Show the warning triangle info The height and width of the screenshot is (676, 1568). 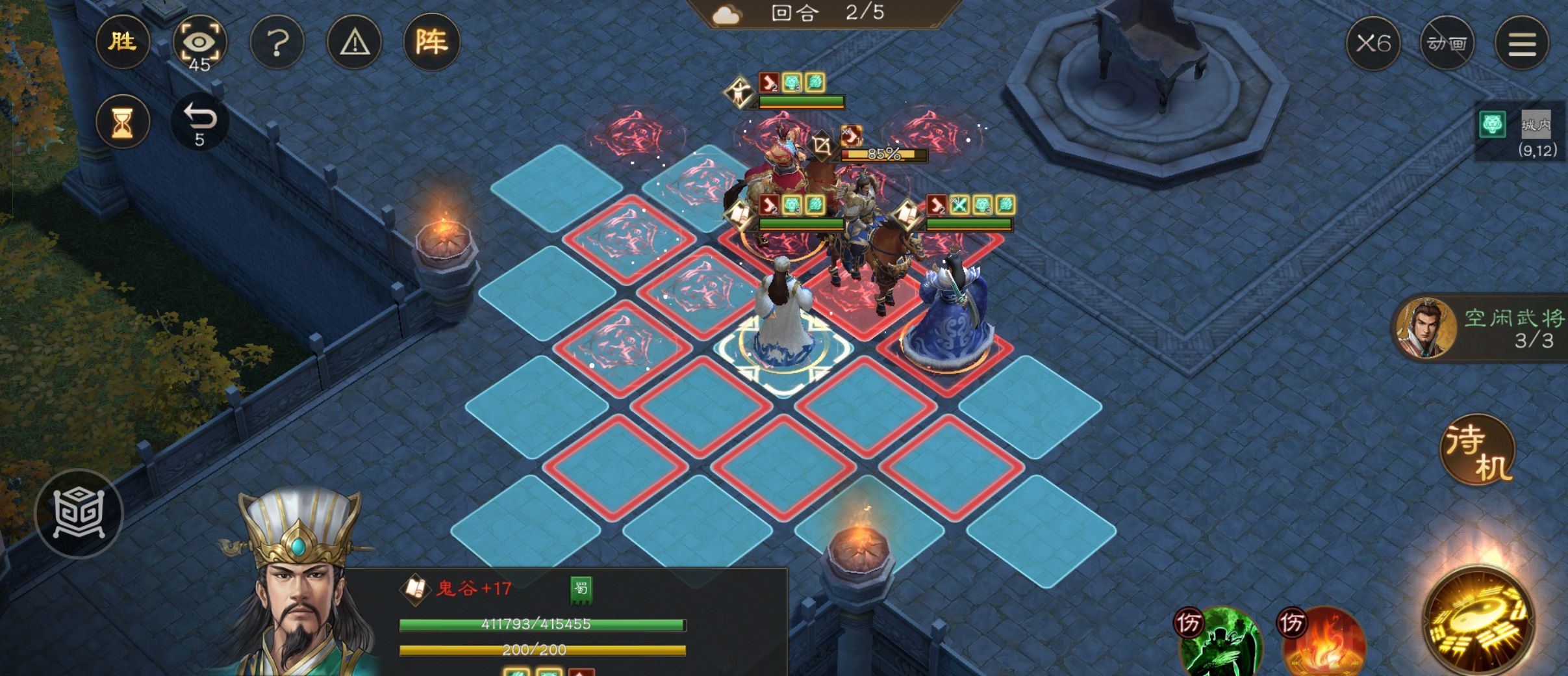tap(355, 43)
